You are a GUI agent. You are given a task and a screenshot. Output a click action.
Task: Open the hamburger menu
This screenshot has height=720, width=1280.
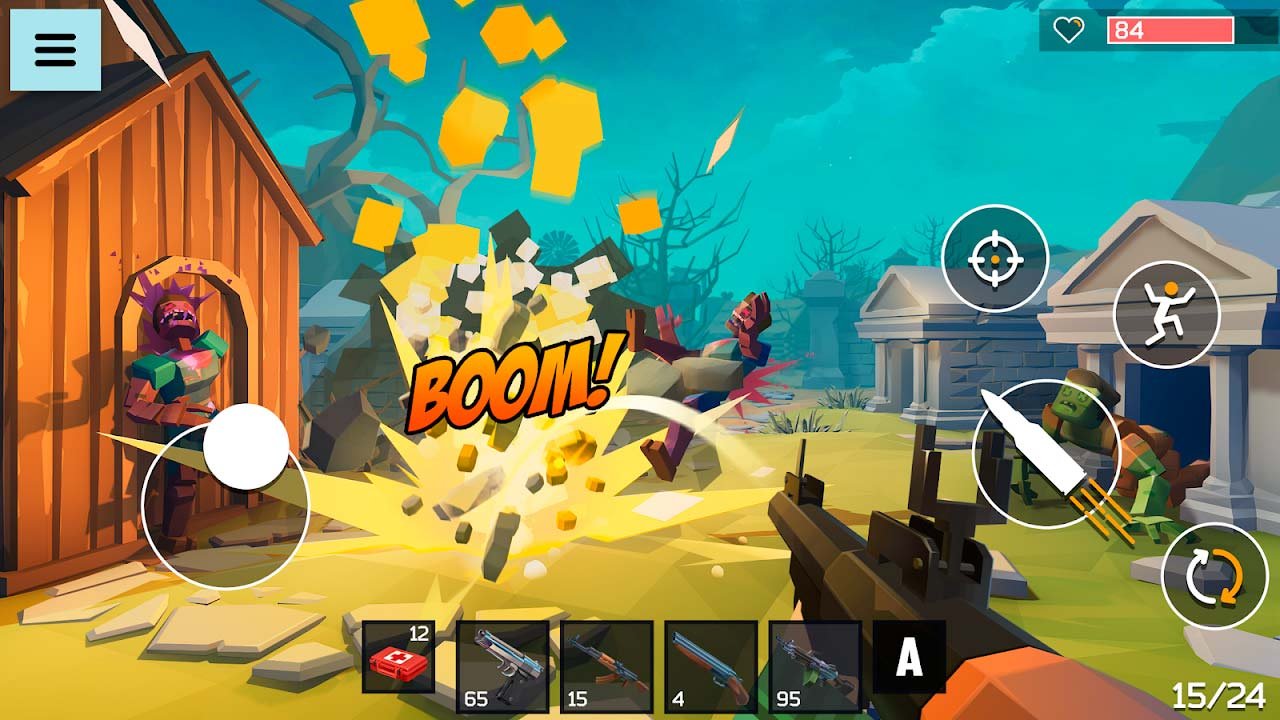(55, 50)
